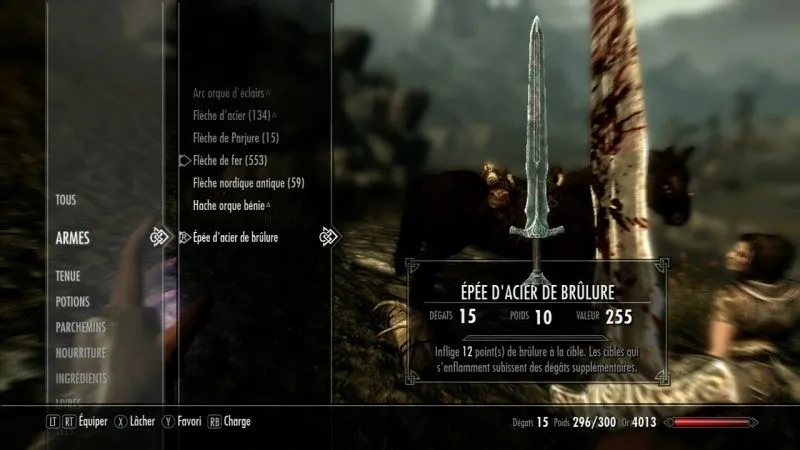Open the PARCHEMINS category

coord(81,327)
